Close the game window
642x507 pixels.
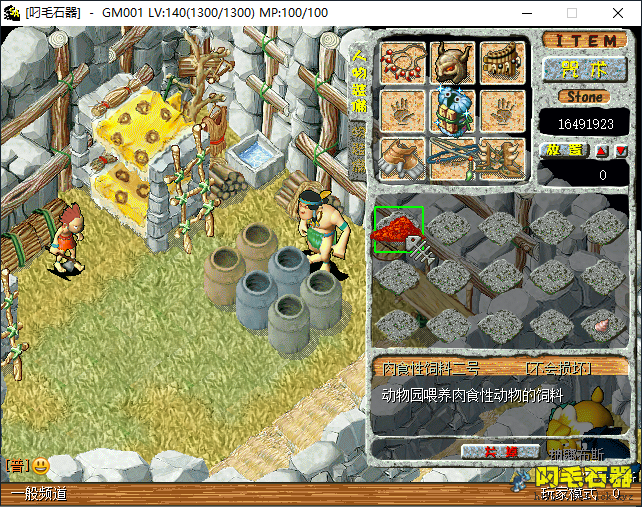click(x=617, y=13)
